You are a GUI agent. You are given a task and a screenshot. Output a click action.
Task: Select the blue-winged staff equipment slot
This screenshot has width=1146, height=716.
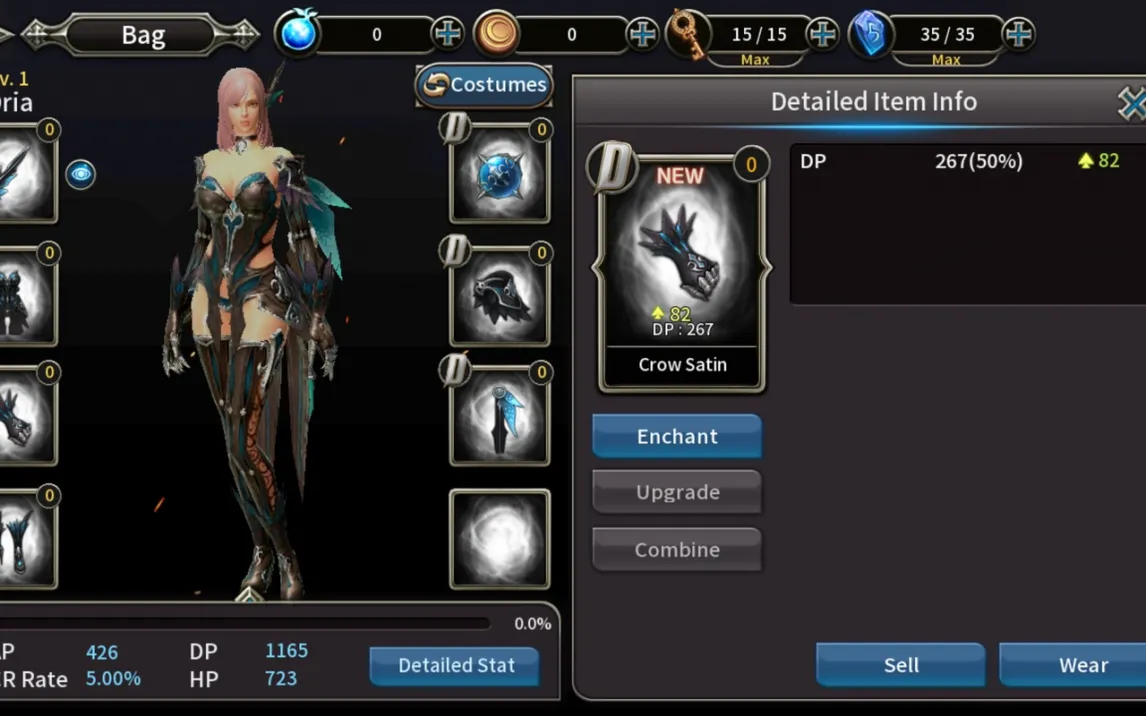click(x=499, y=417)
